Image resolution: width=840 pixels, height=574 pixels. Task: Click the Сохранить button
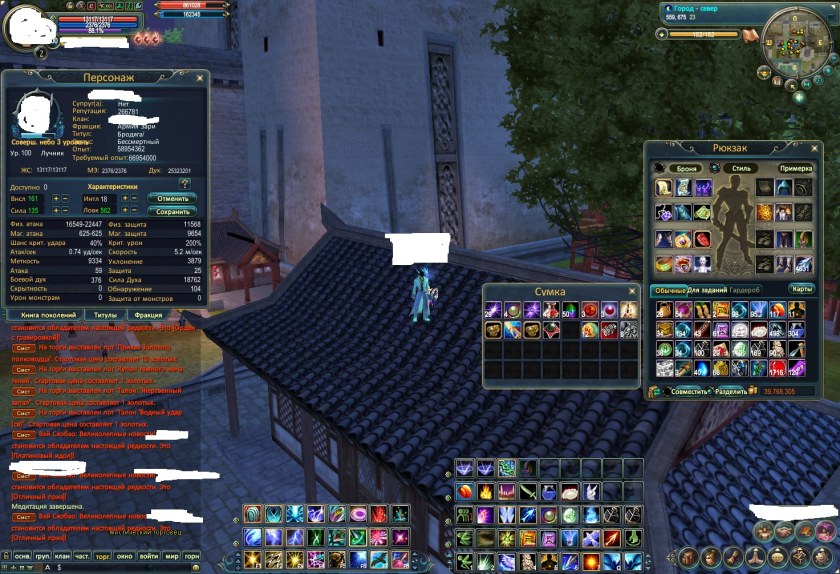point(172,211)
